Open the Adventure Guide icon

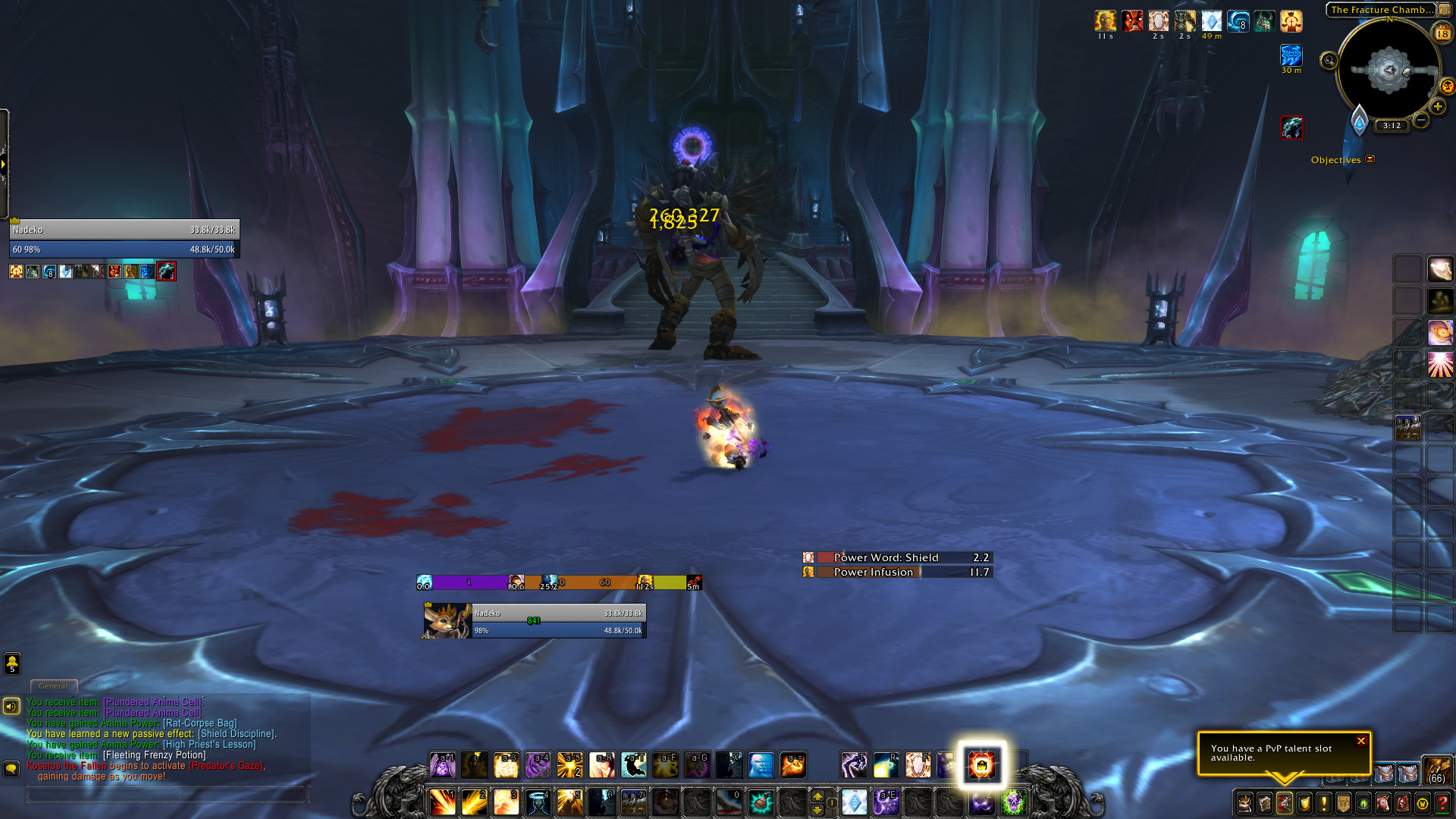point(1404,804)
